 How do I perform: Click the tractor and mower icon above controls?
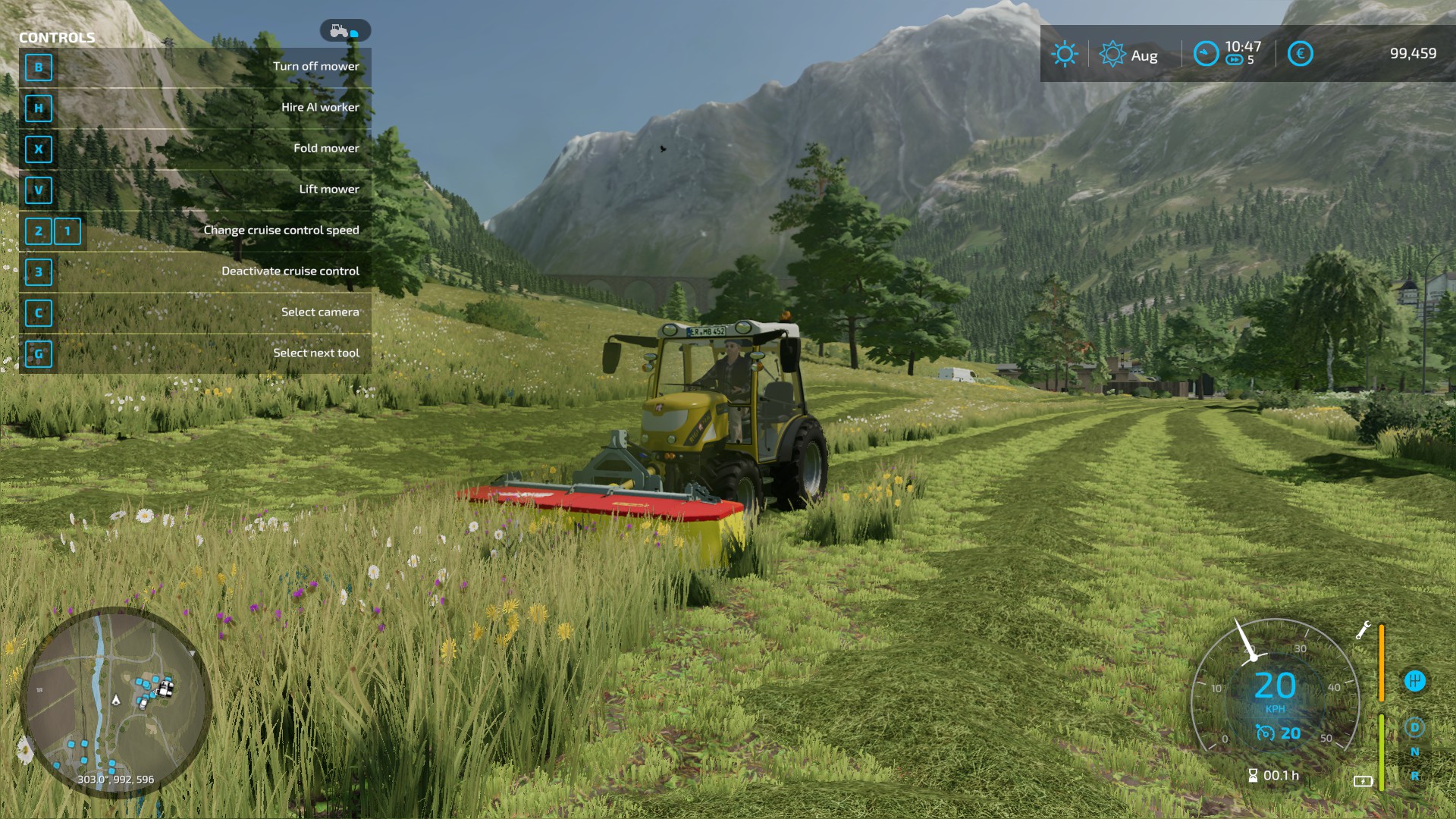(345, 31)
